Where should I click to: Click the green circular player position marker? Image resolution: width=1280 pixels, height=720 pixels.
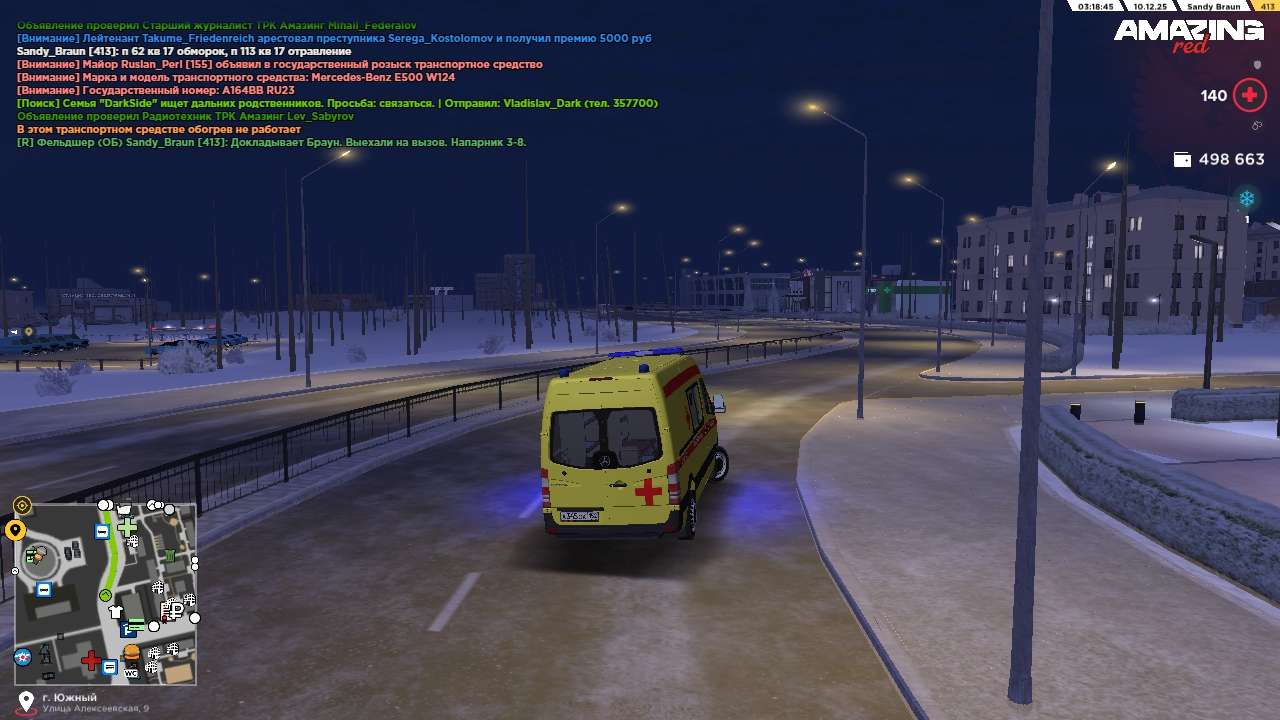105,596
